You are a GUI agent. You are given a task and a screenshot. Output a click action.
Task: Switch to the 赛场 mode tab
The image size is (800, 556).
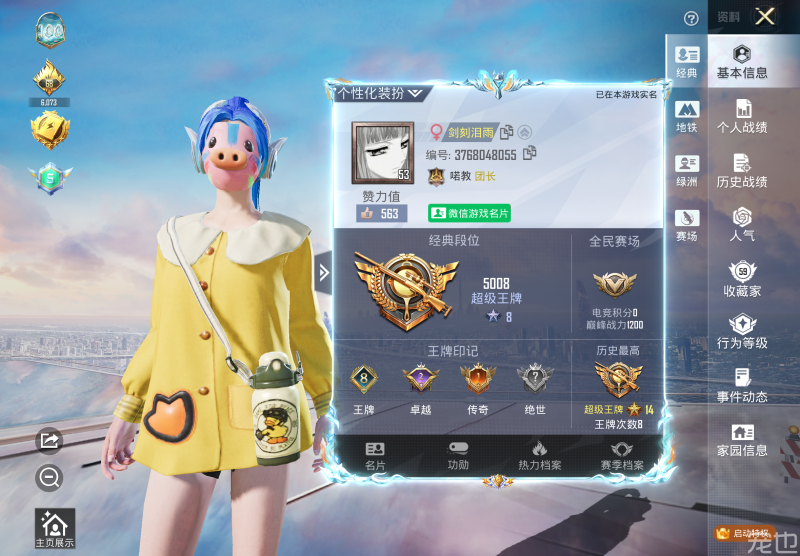point(687,224)
